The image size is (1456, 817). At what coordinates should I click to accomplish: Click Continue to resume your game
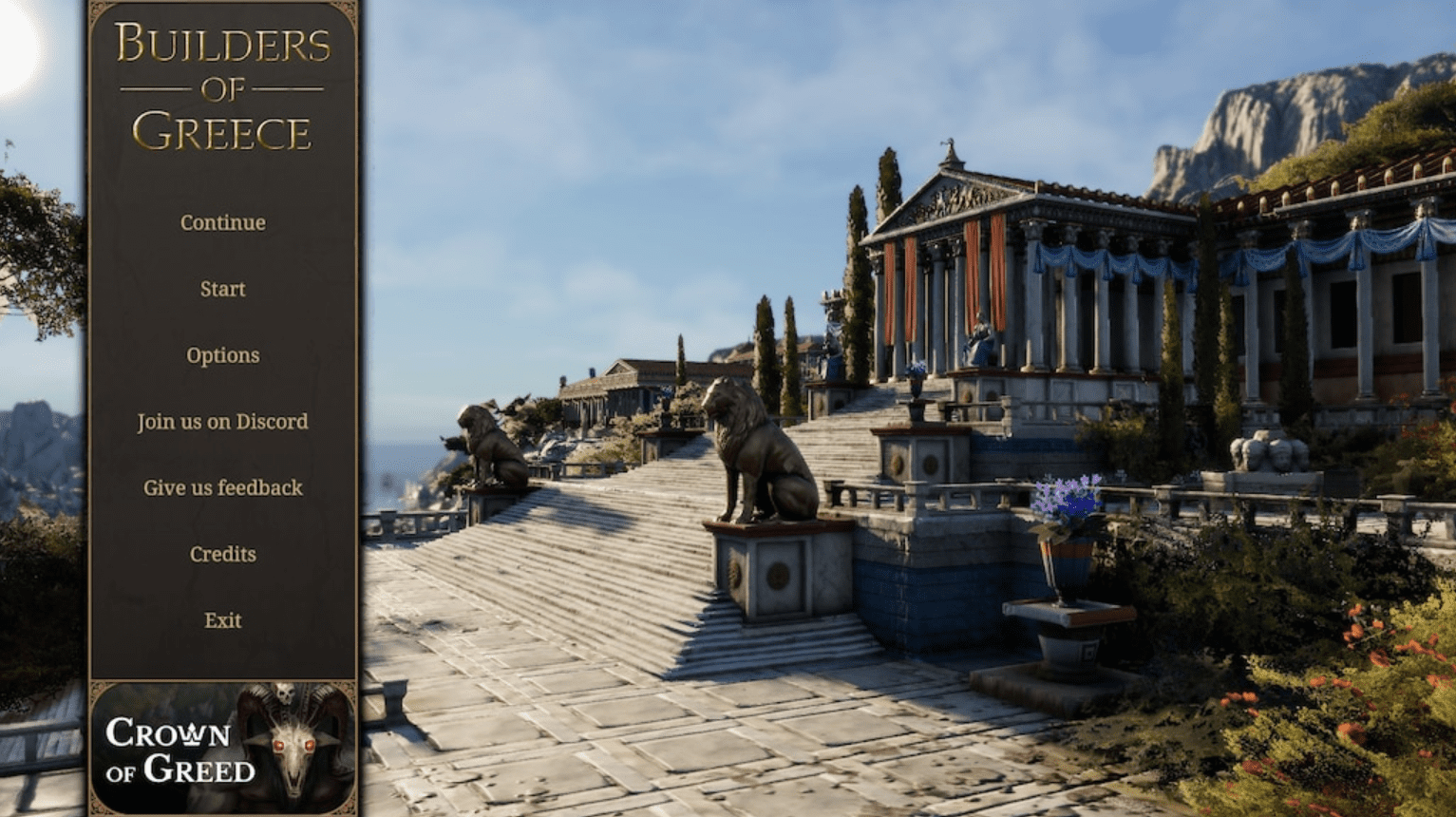(x=222, y=222)
